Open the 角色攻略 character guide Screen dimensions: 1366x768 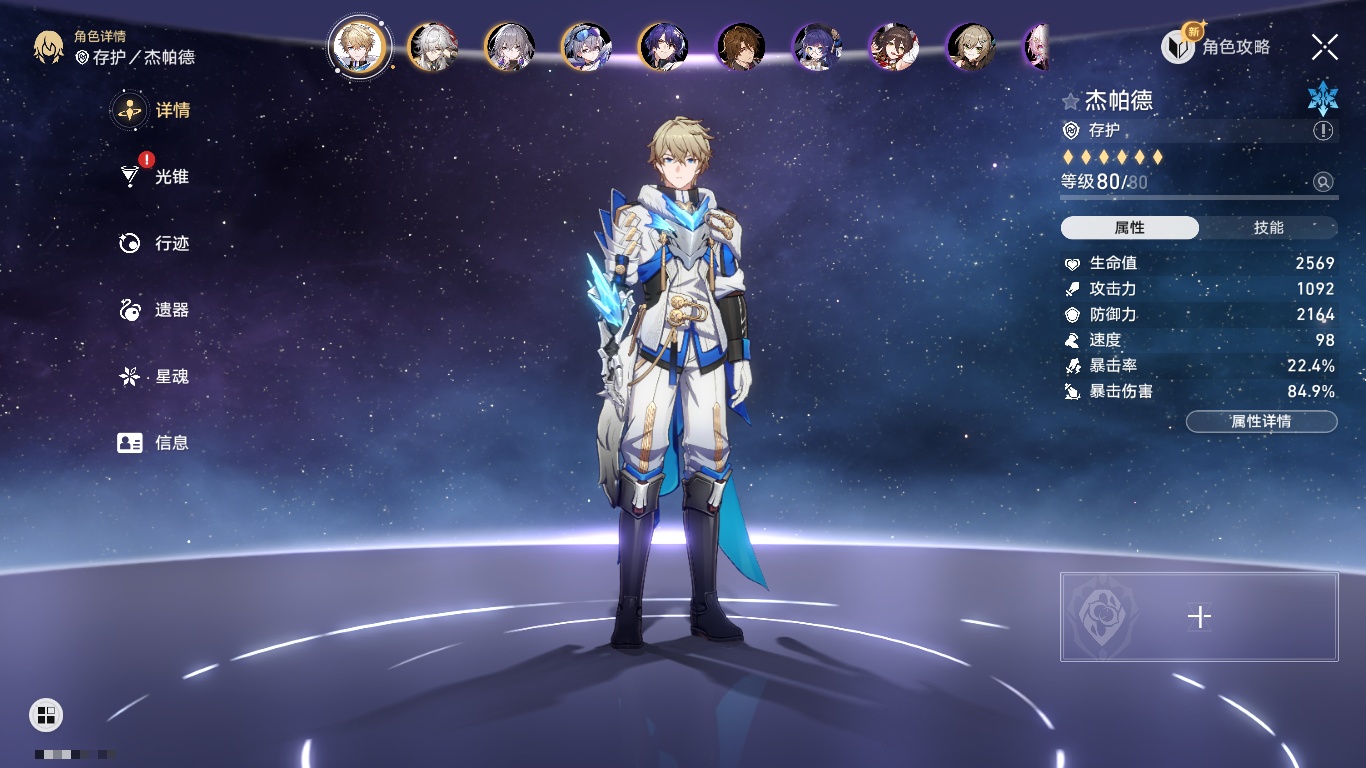pyautogui.click(x=1216, y=47)
